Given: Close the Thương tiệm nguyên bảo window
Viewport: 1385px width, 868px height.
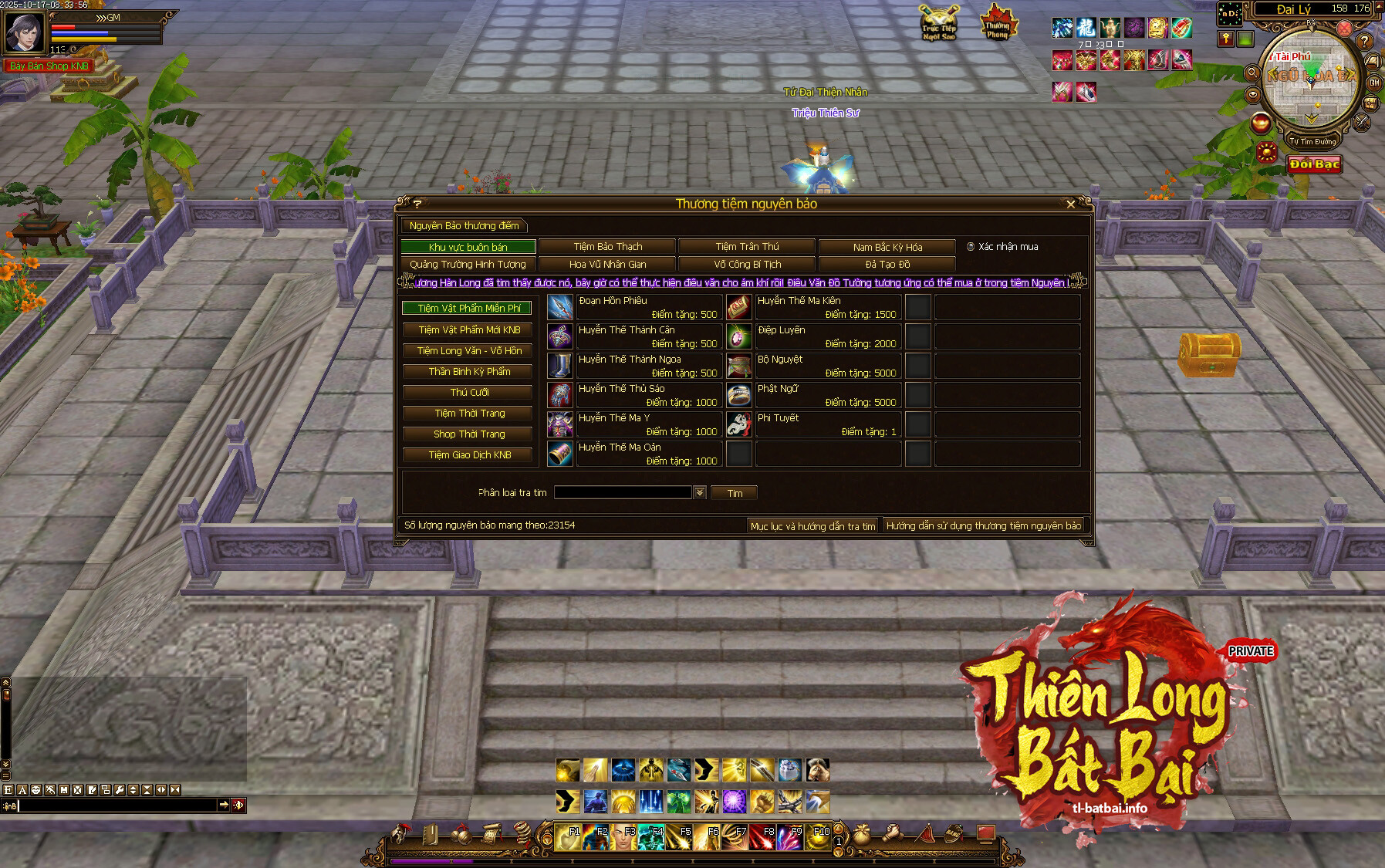Looking at the screenshot, I should [1070, 204].
